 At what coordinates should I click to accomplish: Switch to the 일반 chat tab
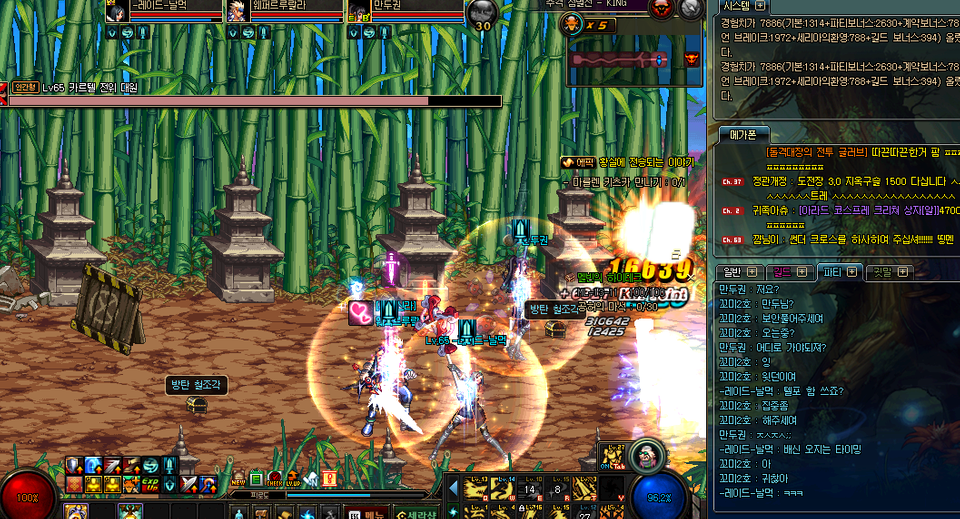click(733, 271)
